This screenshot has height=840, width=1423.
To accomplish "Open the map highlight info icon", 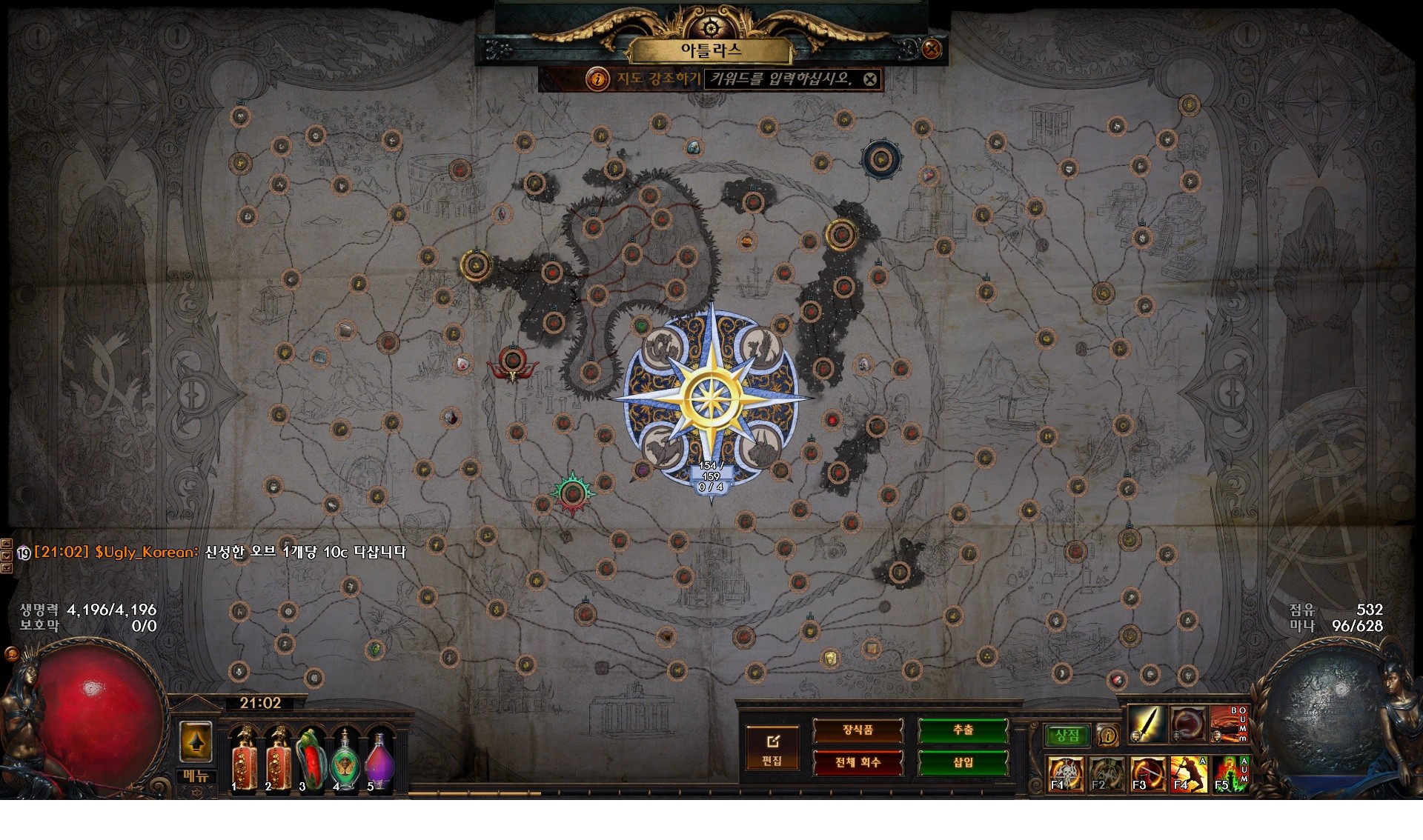I will click(x=597, y=79).
